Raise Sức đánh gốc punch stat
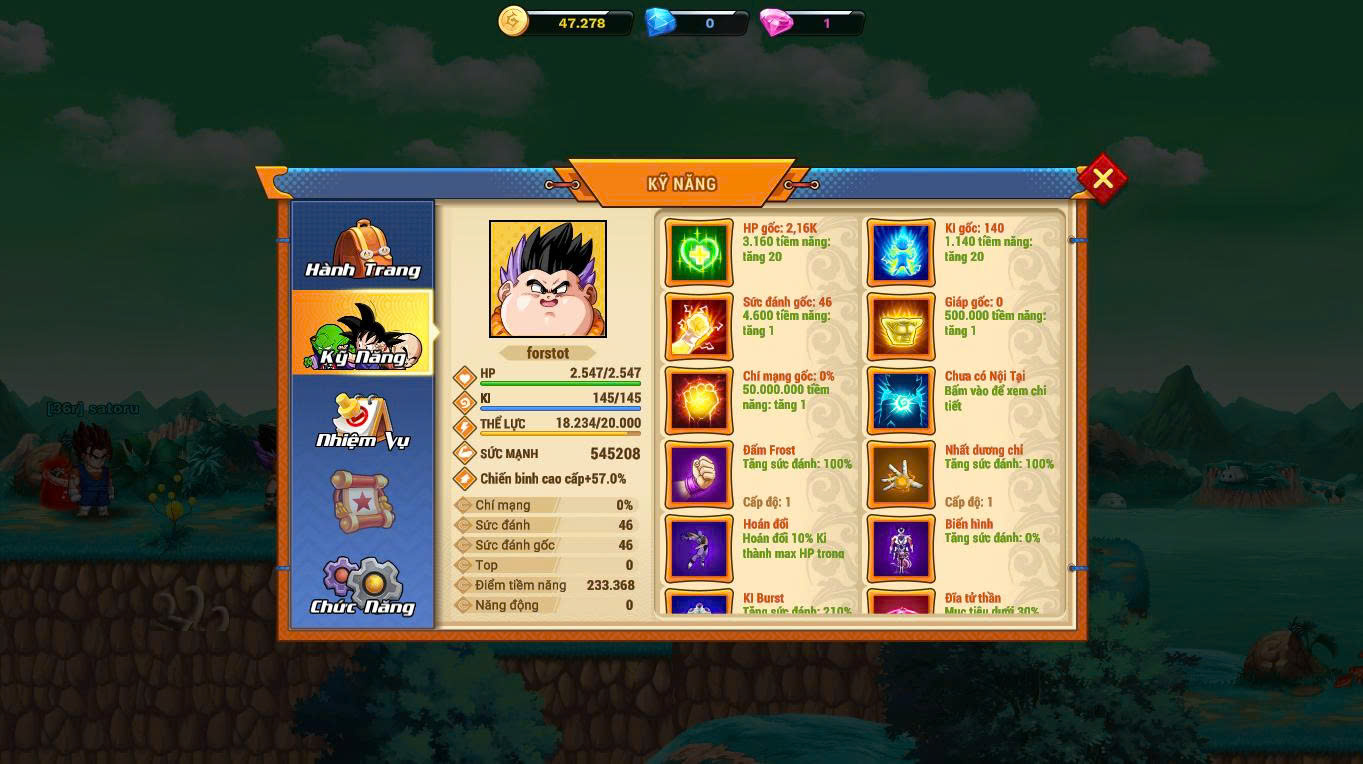1363x764 pixels. click(699, 327)
